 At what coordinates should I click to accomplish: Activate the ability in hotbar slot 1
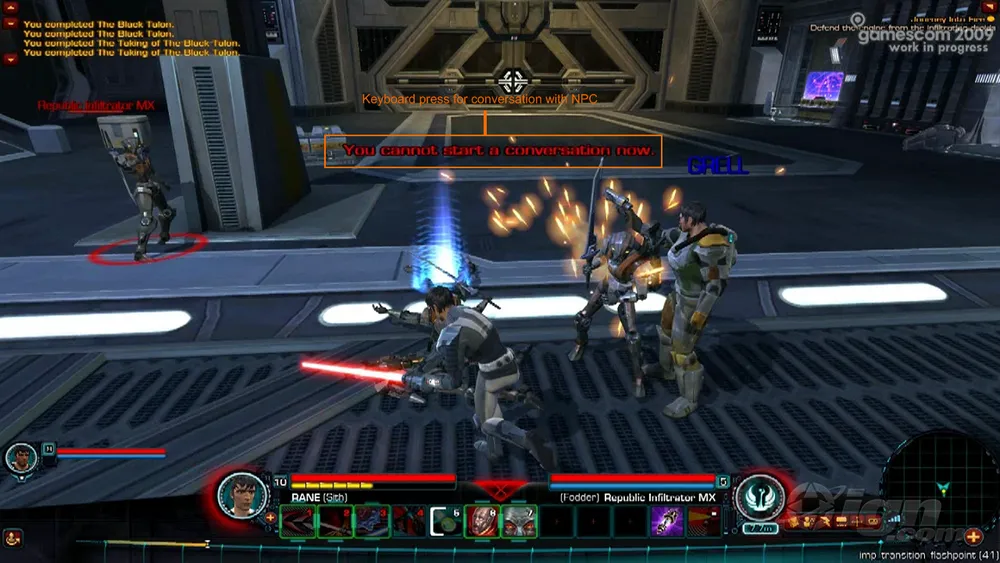(x=297, y=522)
